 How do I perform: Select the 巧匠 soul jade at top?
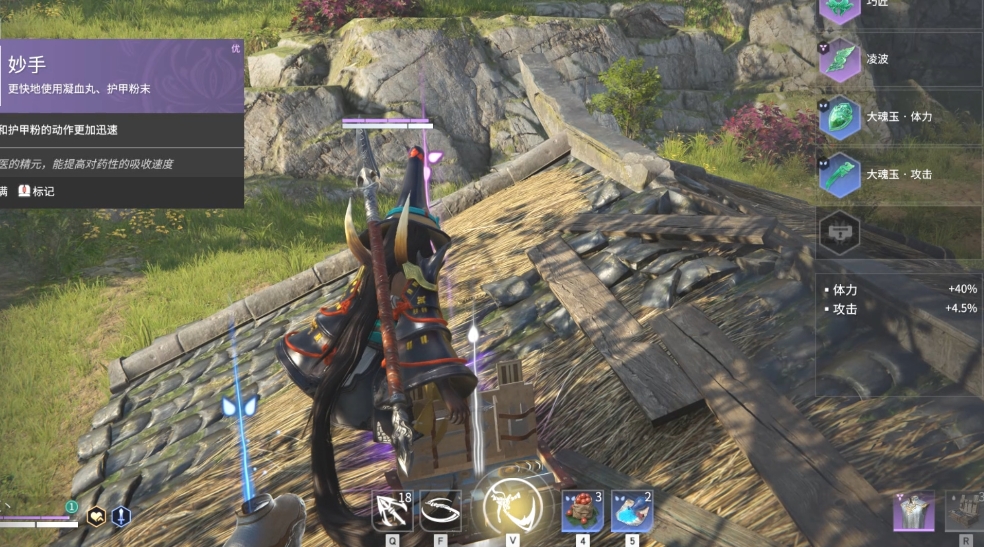pos(839,9)
